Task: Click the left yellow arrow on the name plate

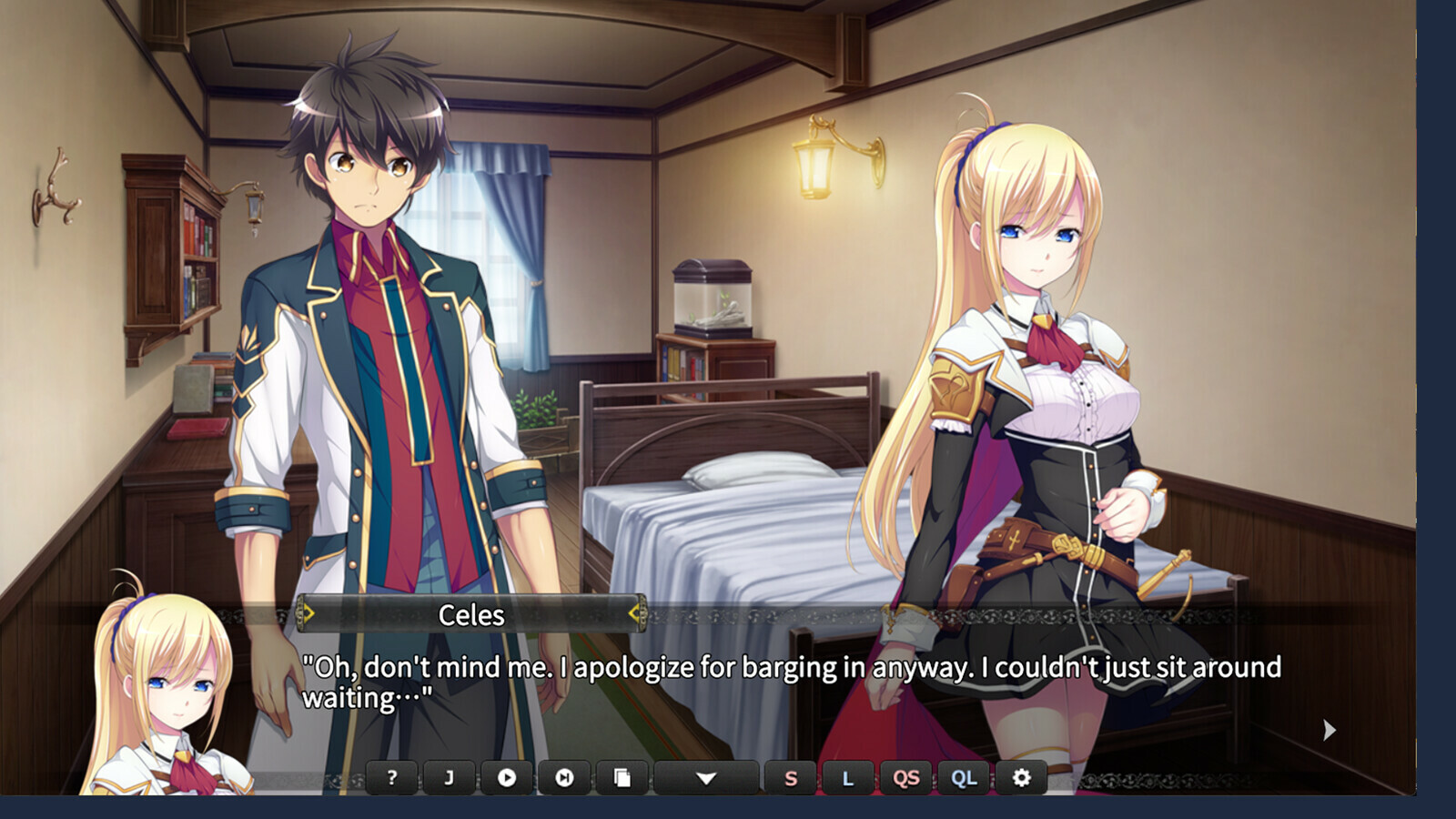Action: (x=308, y=614)
